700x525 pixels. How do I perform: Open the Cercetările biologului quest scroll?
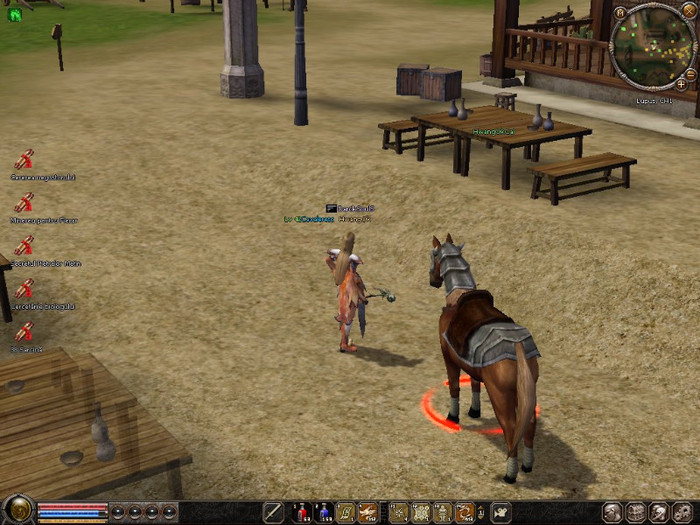click(x=24, y=289)
